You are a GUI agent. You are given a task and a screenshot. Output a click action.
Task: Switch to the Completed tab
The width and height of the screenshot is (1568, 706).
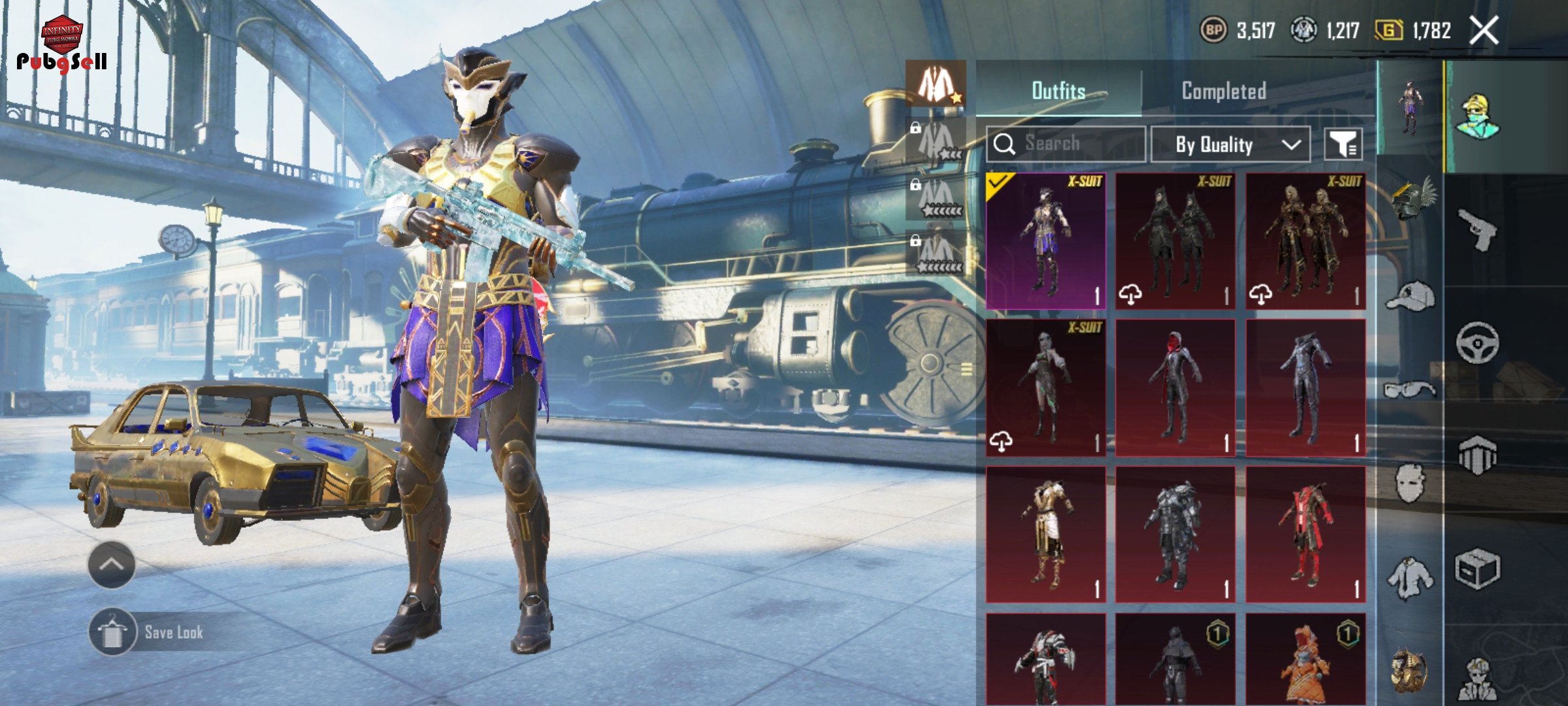click(1224, 91)
